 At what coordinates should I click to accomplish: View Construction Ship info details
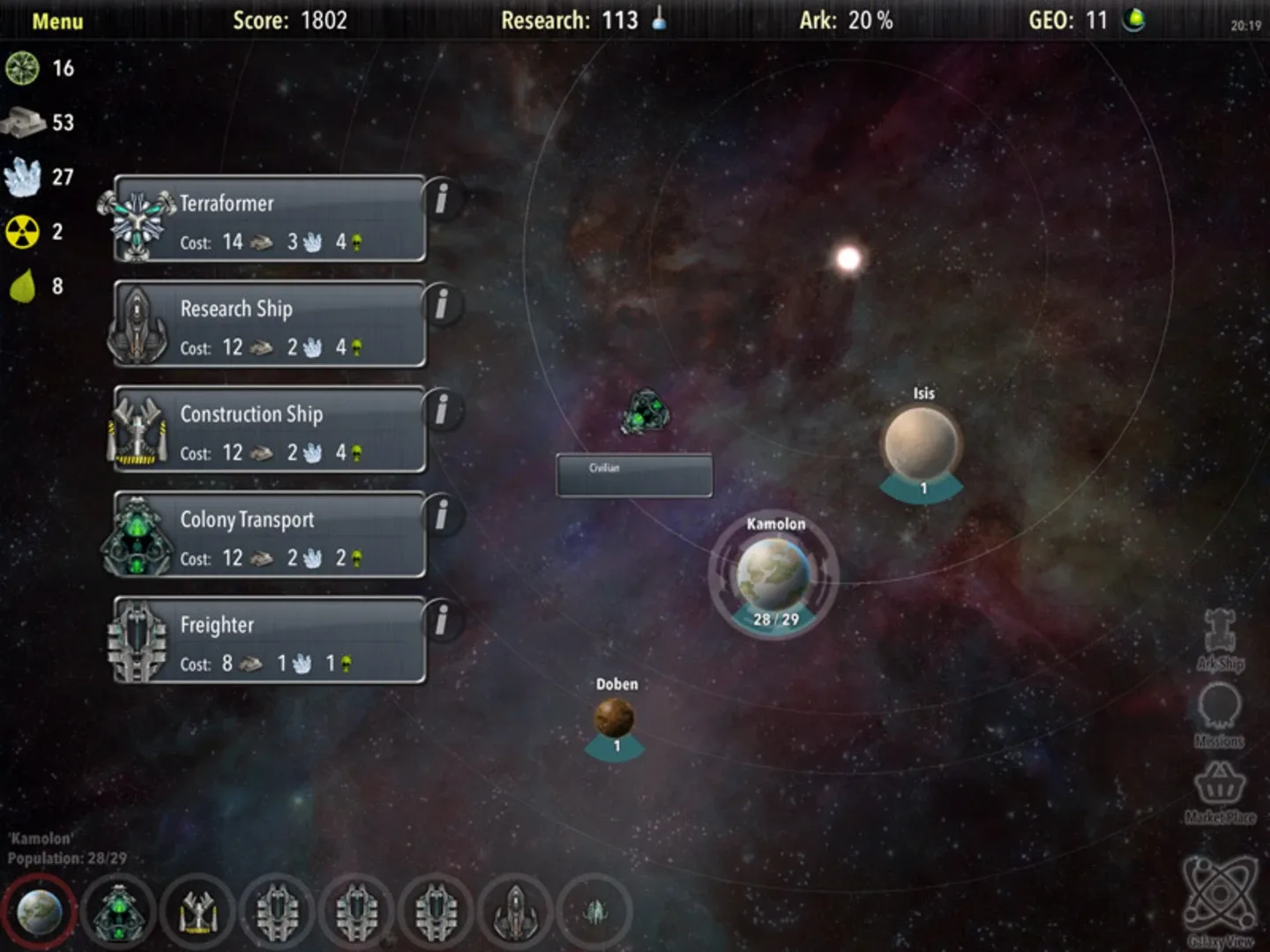tap(443, 410)
